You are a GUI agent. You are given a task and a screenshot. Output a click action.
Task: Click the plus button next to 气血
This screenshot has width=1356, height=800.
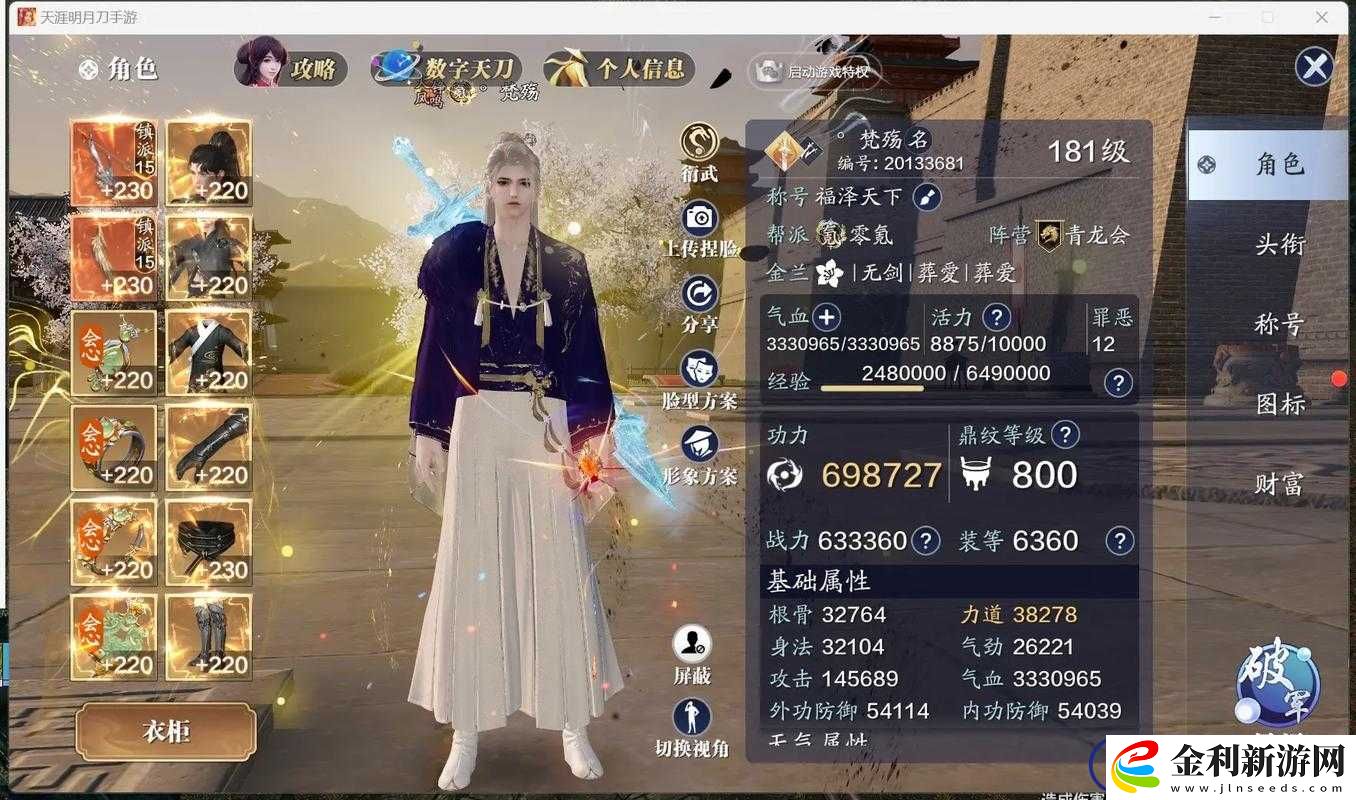(826, 317)
